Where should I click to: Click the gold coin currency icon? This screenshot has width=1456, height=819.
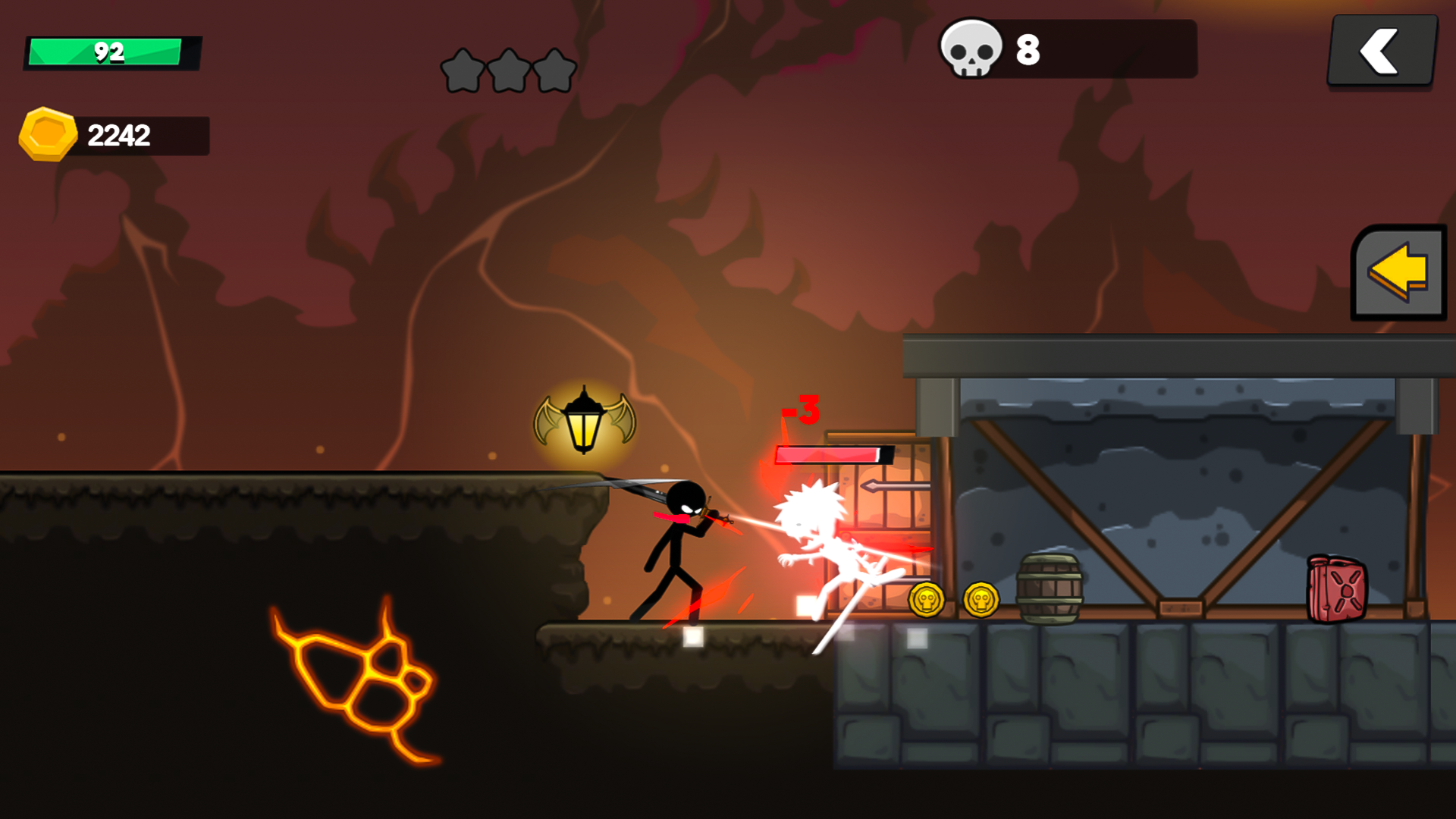[48, 135]
